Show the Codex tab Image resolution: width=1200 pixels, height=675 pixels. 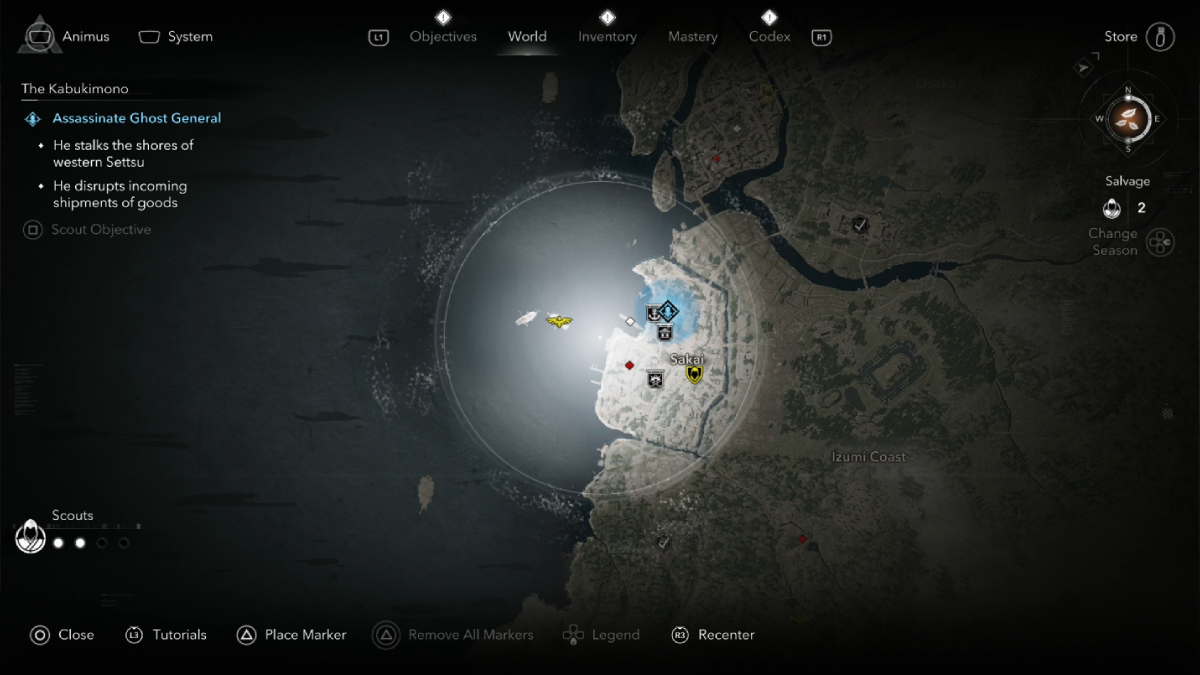(769, 37)
